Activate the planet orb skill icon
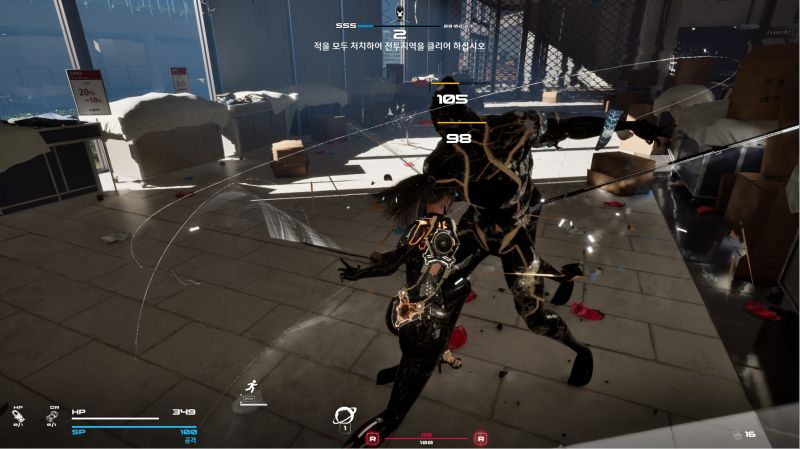 (x=346, y=415)
